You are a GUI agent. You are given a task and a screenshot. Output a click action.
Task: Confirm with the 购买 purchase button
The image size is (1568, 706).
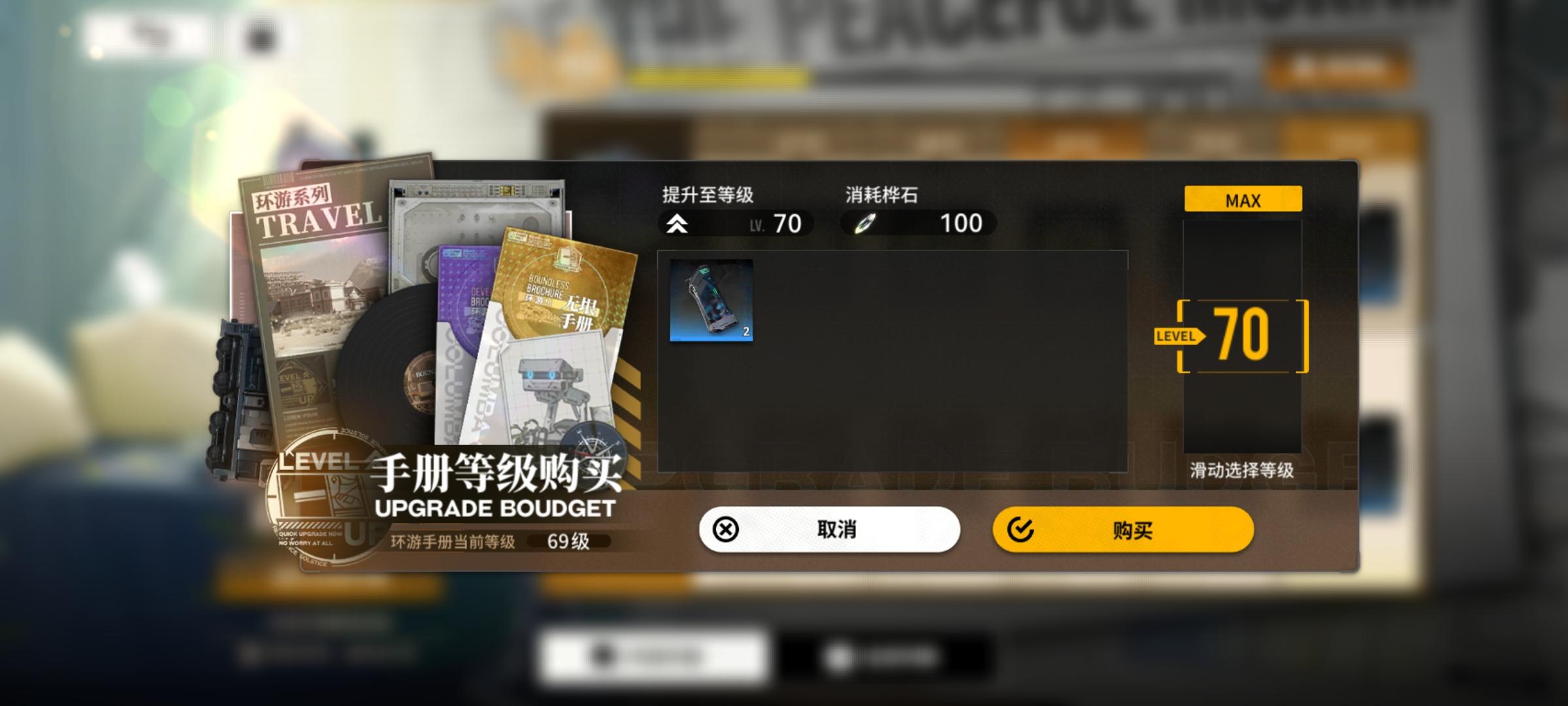1124,531
